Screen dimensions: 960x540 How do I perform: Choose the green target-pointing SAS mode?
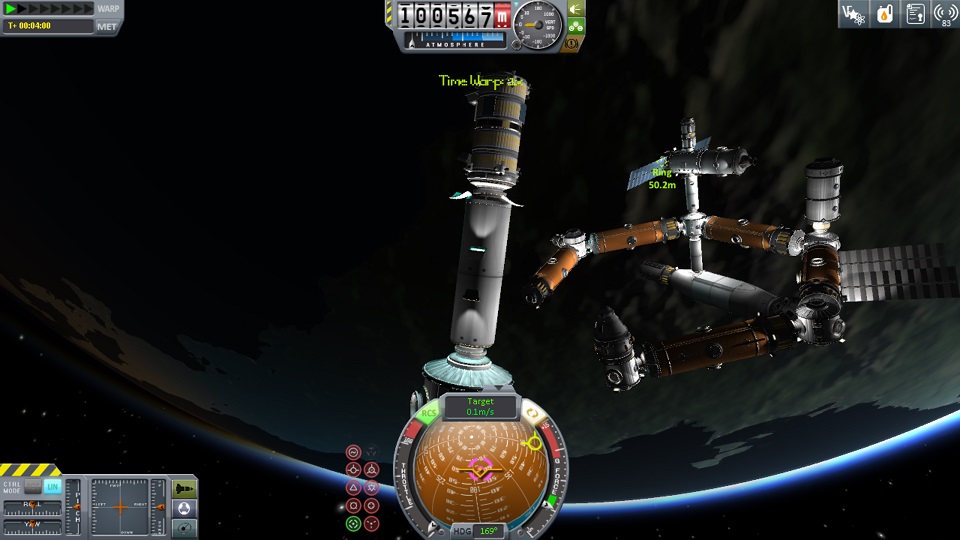pyautogui.click(x=353, y=523)
